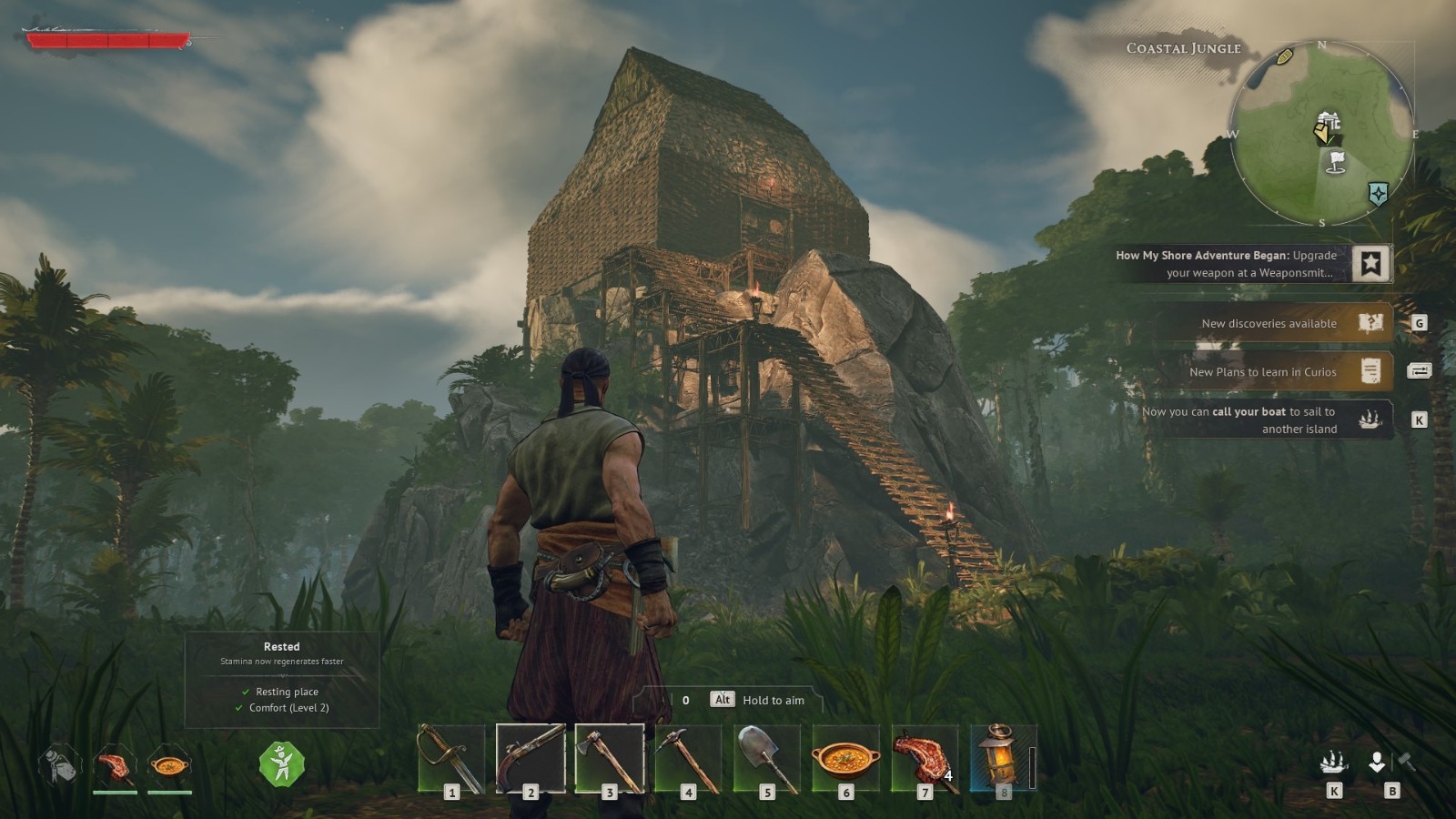Equip the lantern hotbar slot
The image size is (1456, 819).
[1003, 758]
